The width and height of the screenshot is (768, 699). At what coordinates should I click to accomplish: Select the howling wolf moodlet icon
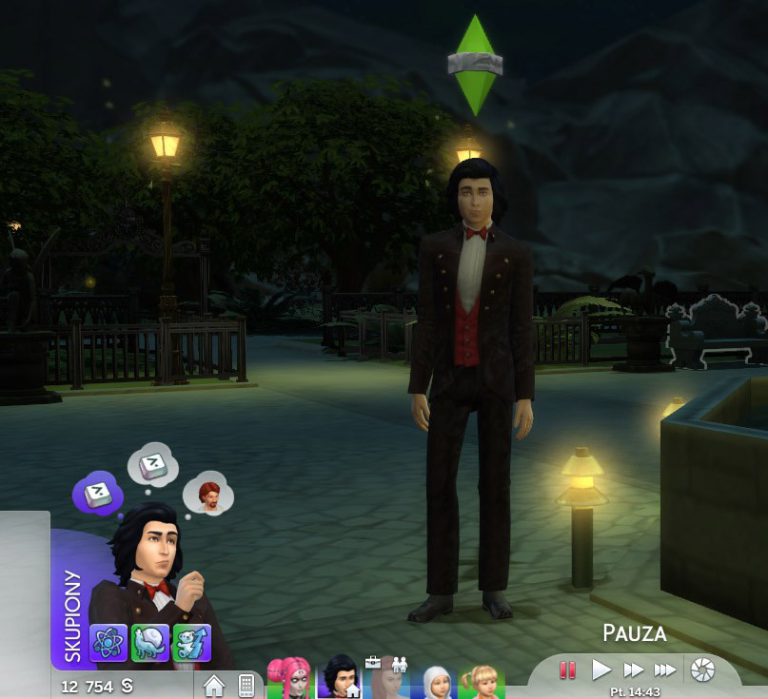pos(150,642)
